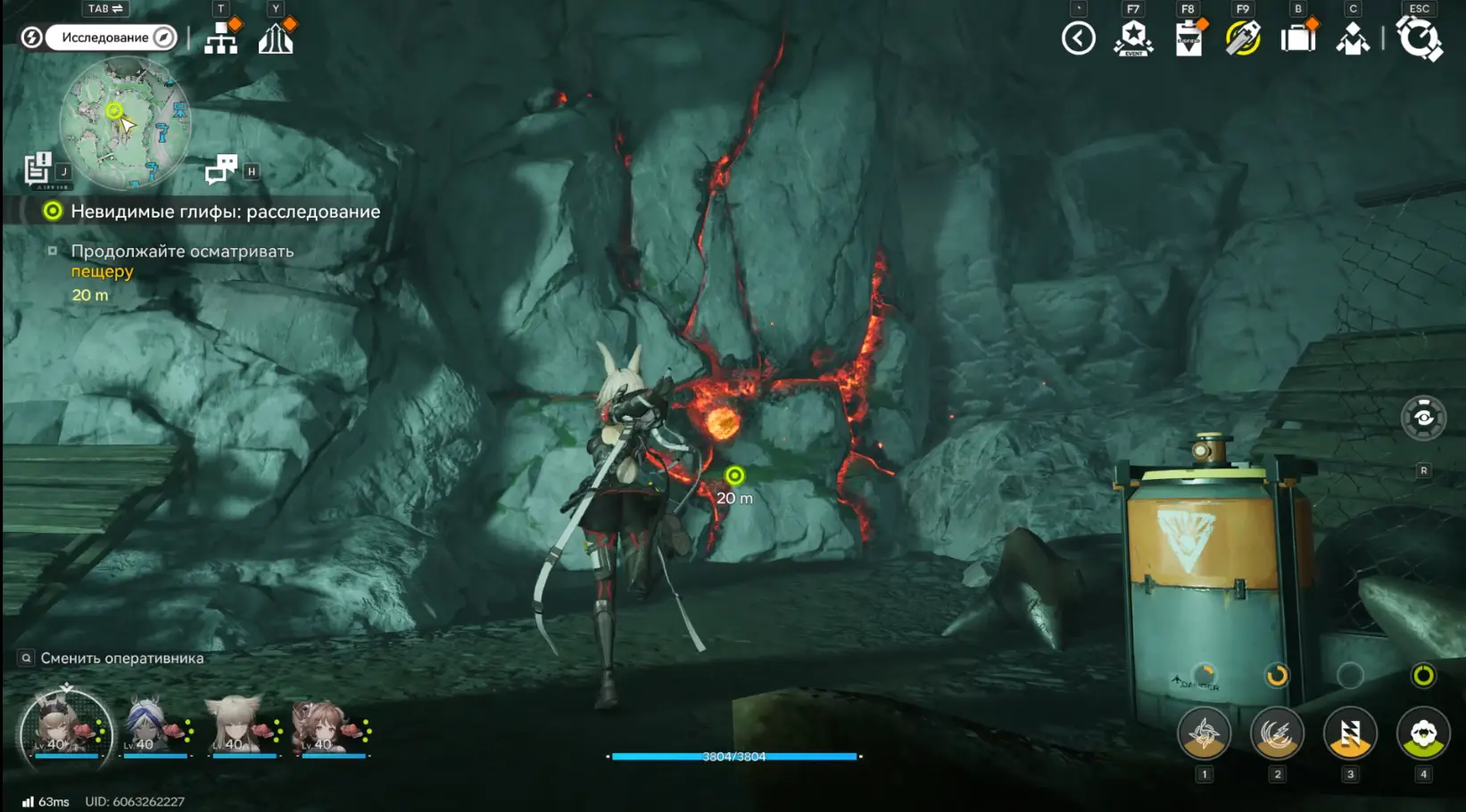Open the triple upward arrows icon
This screenshot has height=812, width=1466.
pos(276,38)
